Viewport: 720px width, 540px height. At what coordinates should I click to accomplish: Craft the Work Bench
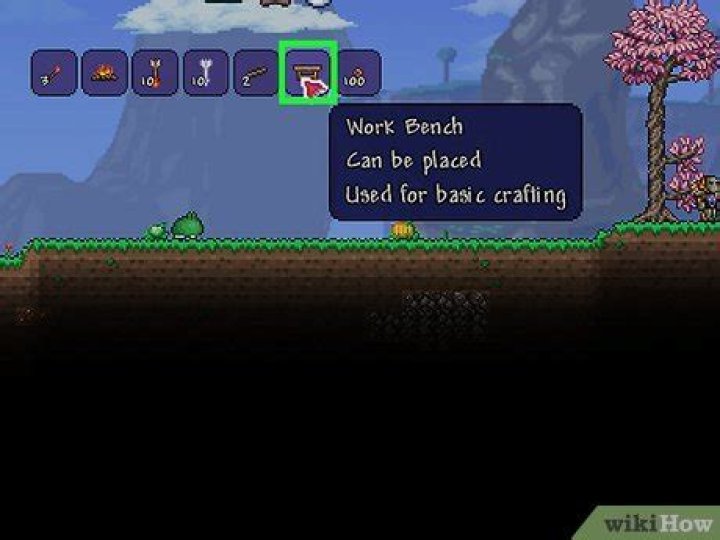(307, 73)
